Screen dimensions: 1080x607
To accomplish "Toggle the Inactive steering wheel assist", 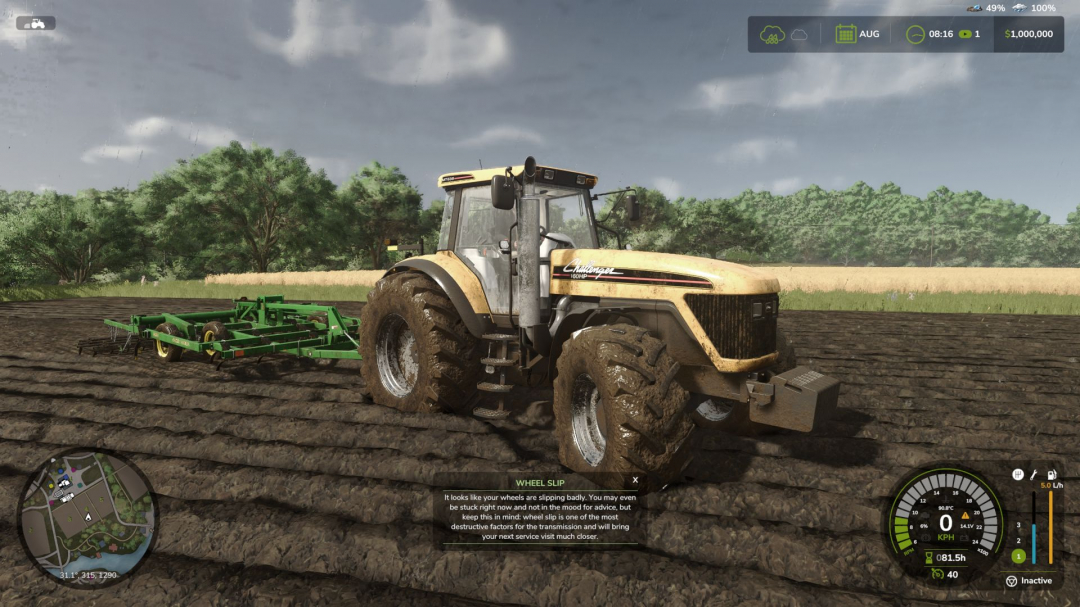I will [1011, 581].
